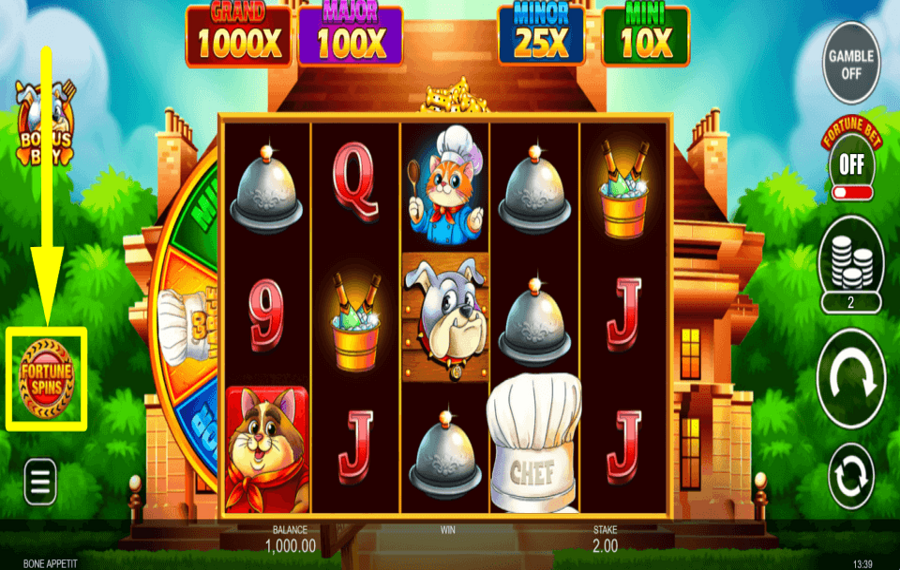Activate the autoplay button
The width and height of the screenshot is (900, 570).
point(851,477)
